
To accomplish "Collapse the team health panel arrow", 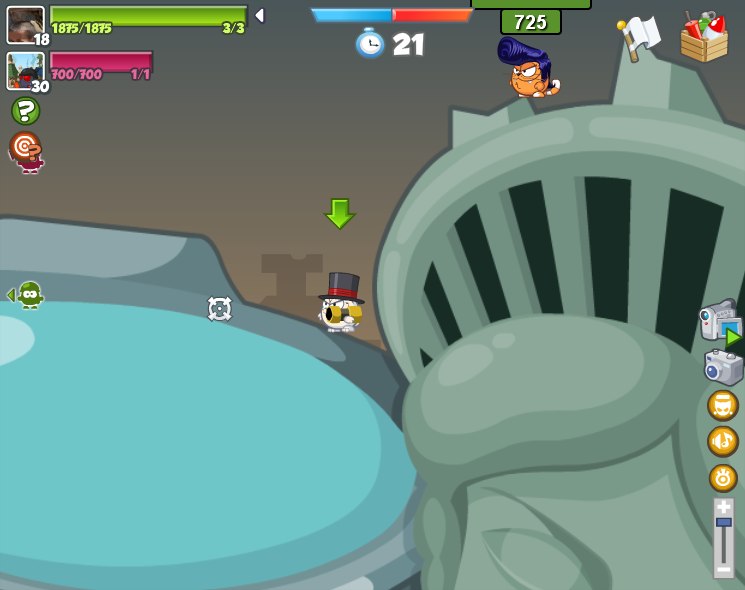I will tap(259, 16).
